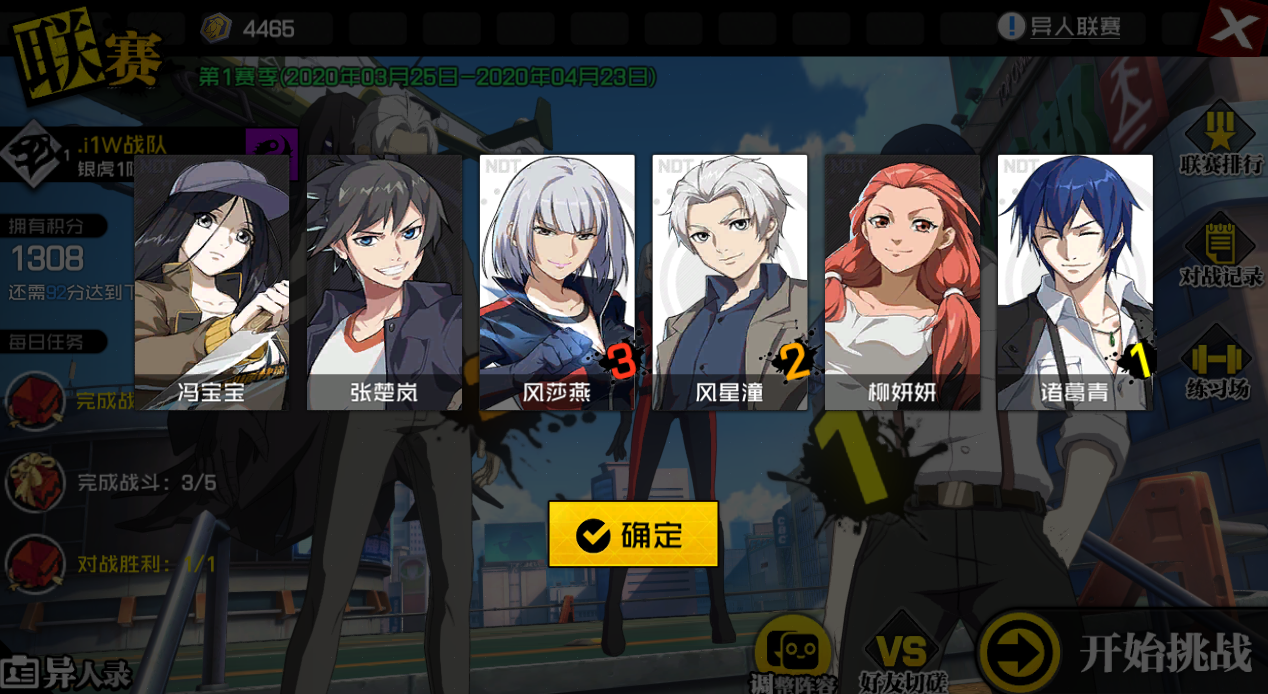Select the 冯宝宝 character card
The width and height of the screenshot is (1268, 694).
(x=212, y=282)
